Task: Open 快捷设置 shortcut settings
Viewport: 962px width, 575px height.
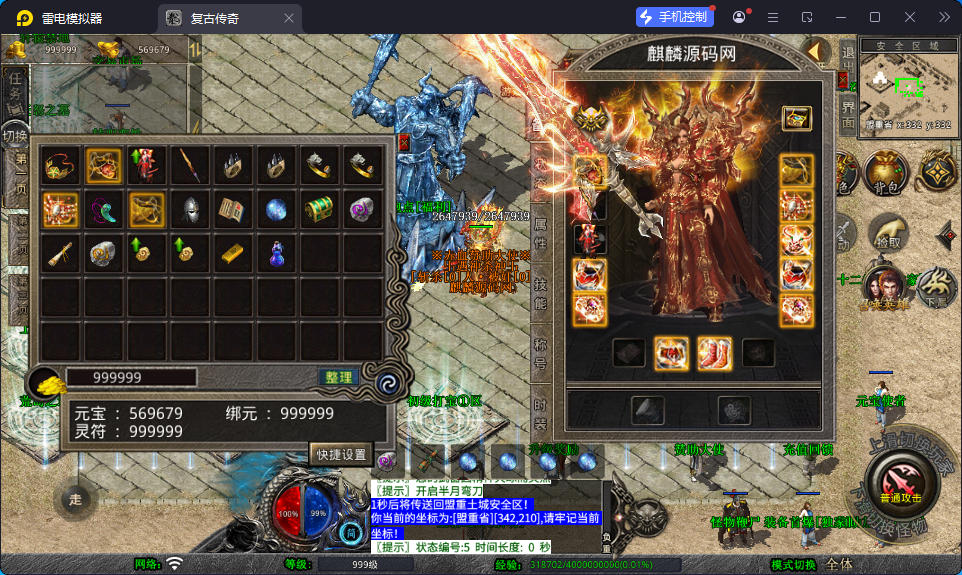Action: click(341, 453)
